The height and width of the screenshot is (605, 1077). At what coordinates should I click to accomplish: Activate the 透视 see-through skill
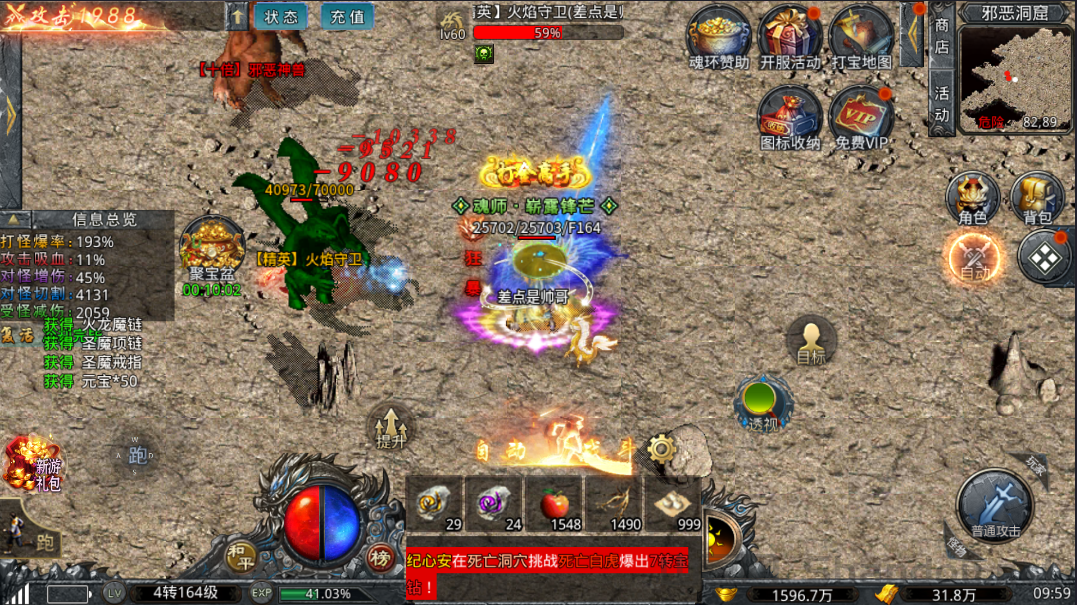[x=763, y=402]
